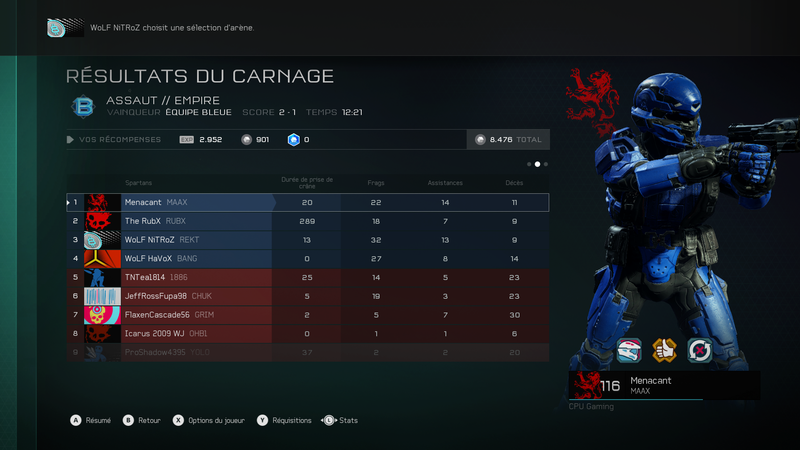
Task: Select the helmet medal icon
Action: point(628,349)
